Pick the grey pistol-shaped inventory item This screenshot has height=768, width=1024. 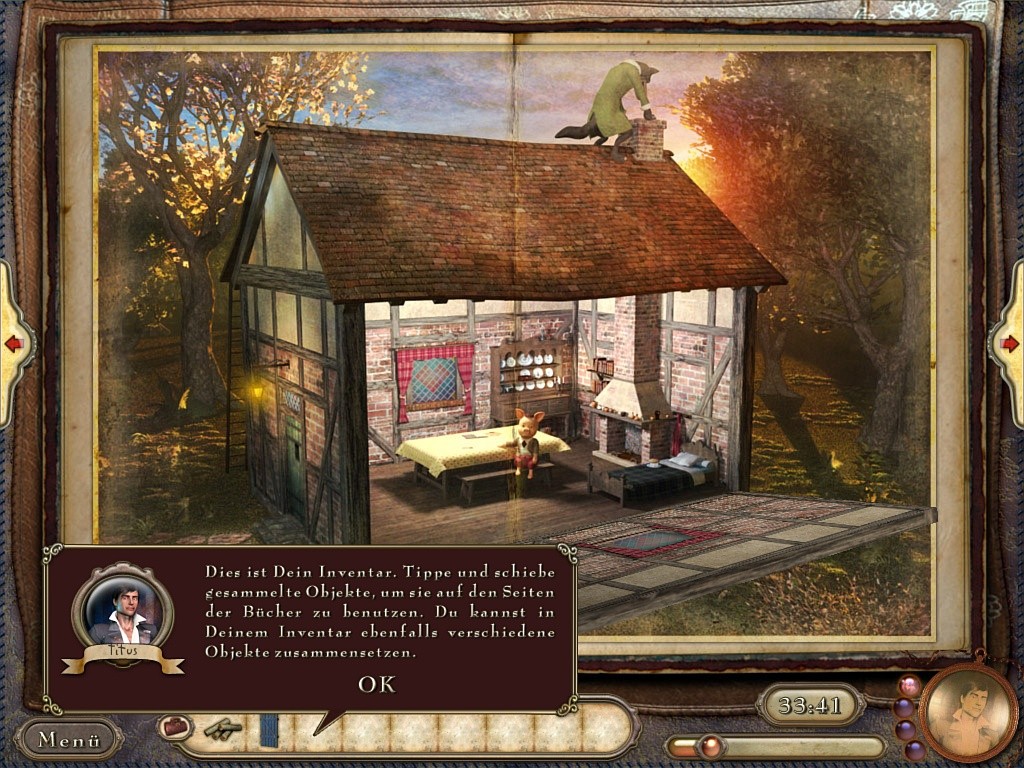pos(222,729)
